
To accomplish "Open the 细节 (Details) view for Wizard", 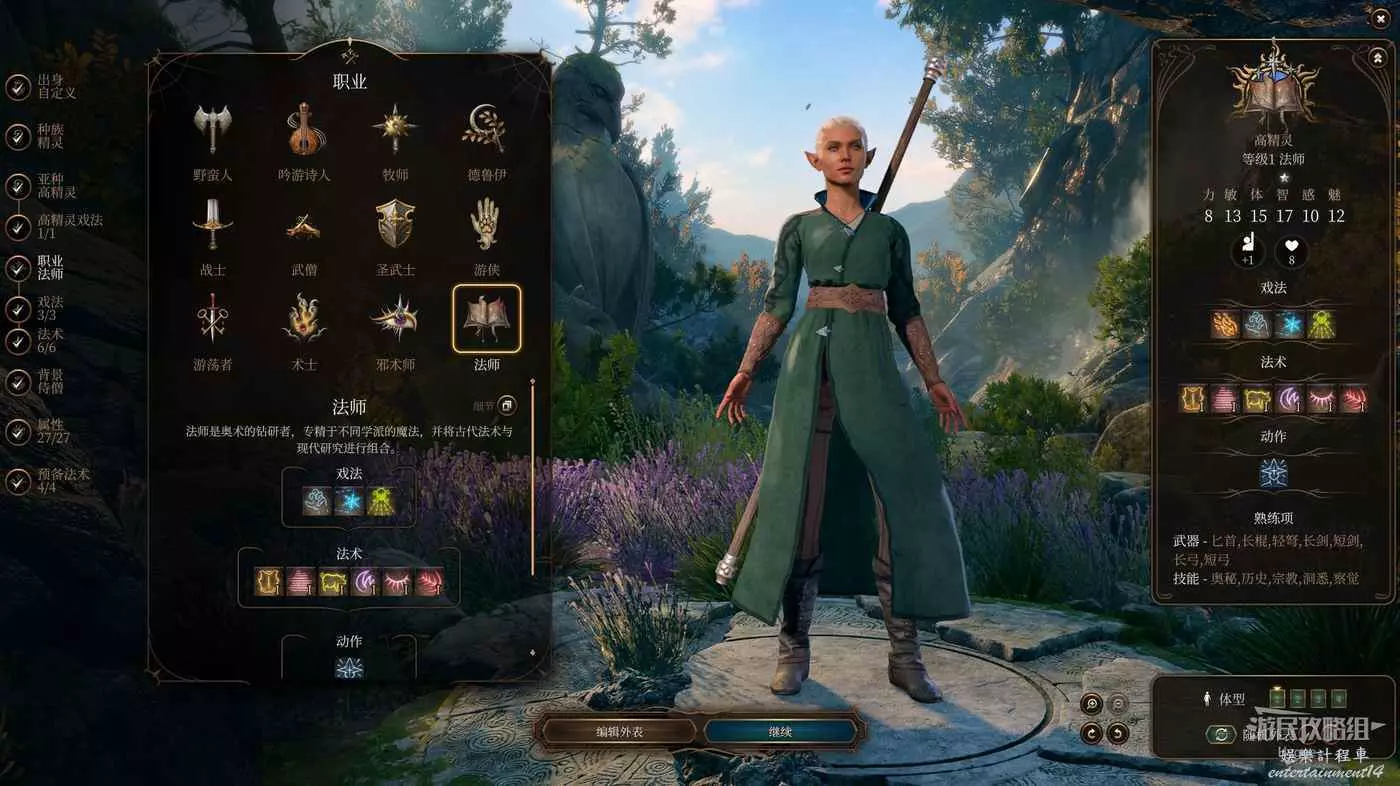I will [507, 405].
